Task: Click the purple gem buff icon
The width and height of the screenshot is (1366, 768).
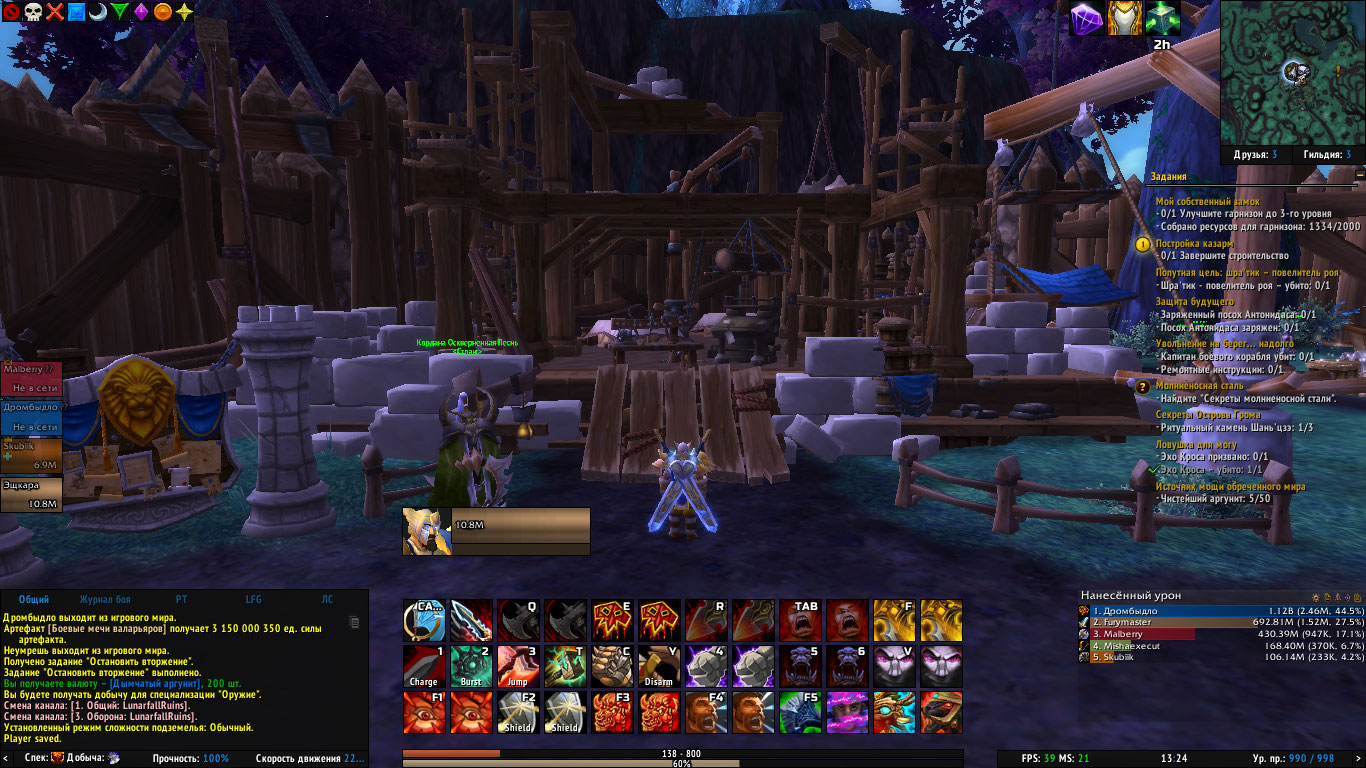Action: click(x=1087, y=18)
